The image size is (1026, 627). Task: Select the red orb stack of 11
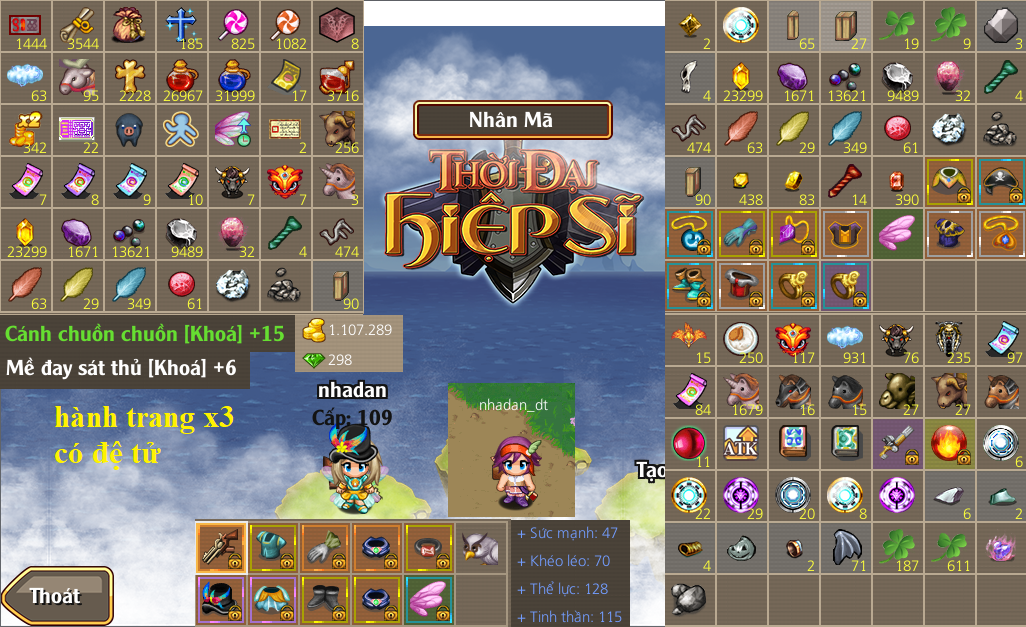coord(691,443)
